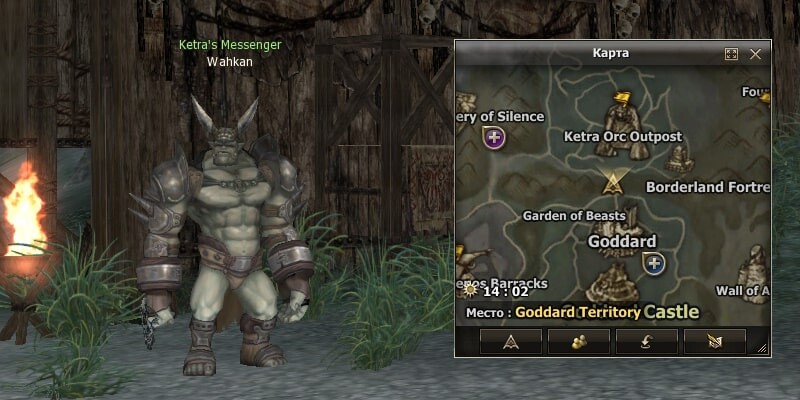800x400 pixels.
Task: Click the blue shield marker by Goddard
Action: tap(654, 263)
